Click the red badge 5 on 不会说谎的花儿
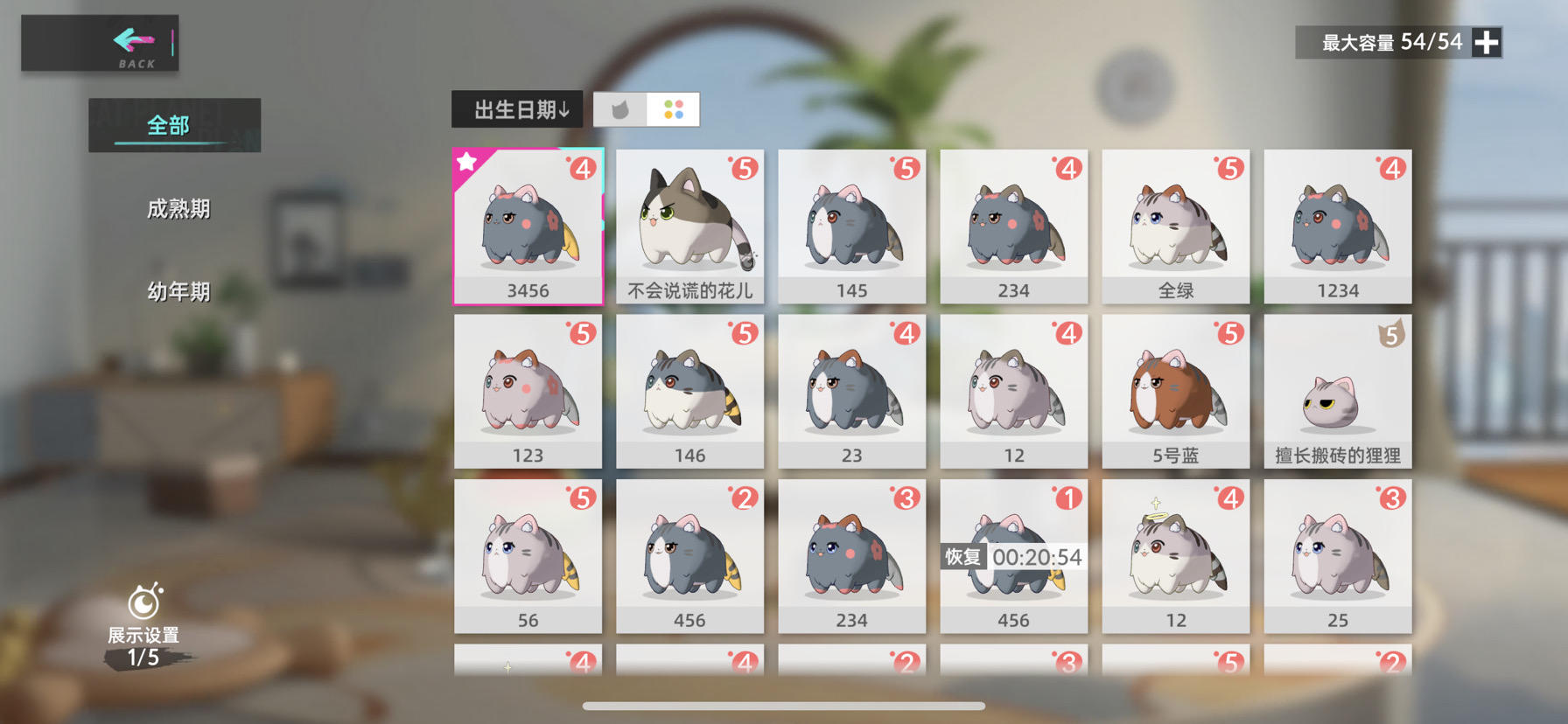Screen dimensions: 1568x724 coord(743,166)
